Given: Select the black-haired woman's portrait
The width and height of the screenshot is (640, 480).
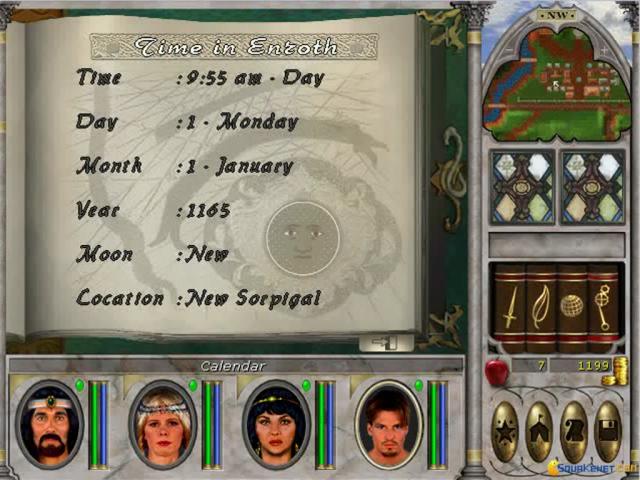Looking at the screenshot, I should coord(274,423).
